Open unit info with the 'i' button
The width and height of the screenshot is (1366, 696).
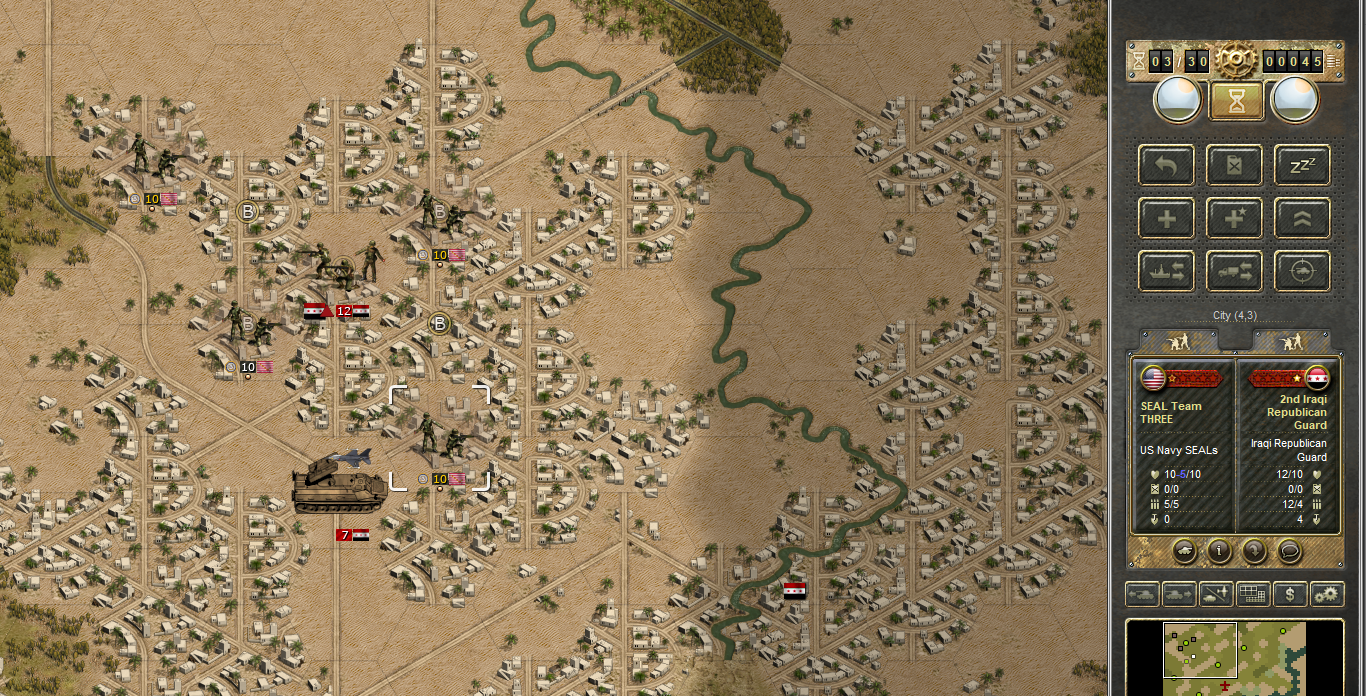pyautogui.click(x=1218, y=549)
